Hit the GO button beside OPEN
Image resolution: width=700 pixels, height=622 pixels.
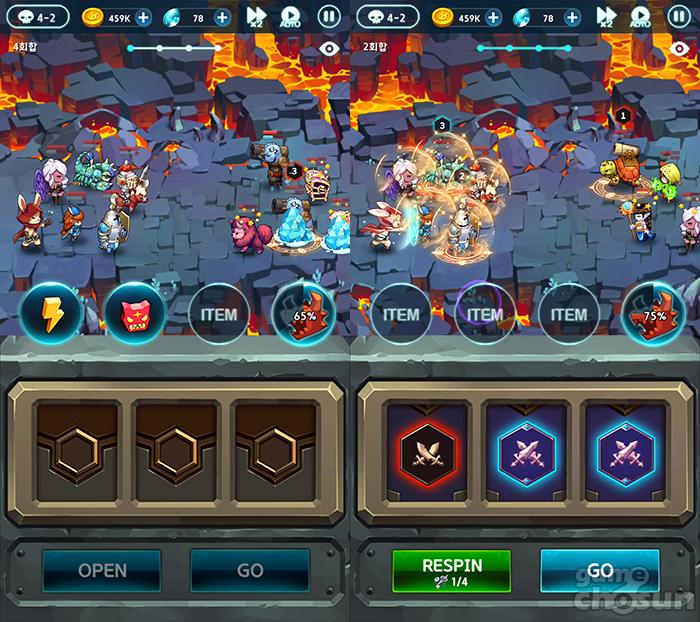pyautogui.click(x=249, y=570)
